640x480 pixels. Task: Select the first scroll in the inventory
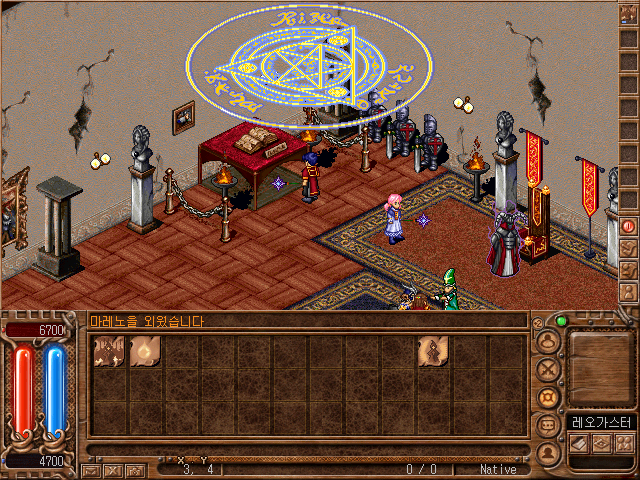tap(108, 352)
